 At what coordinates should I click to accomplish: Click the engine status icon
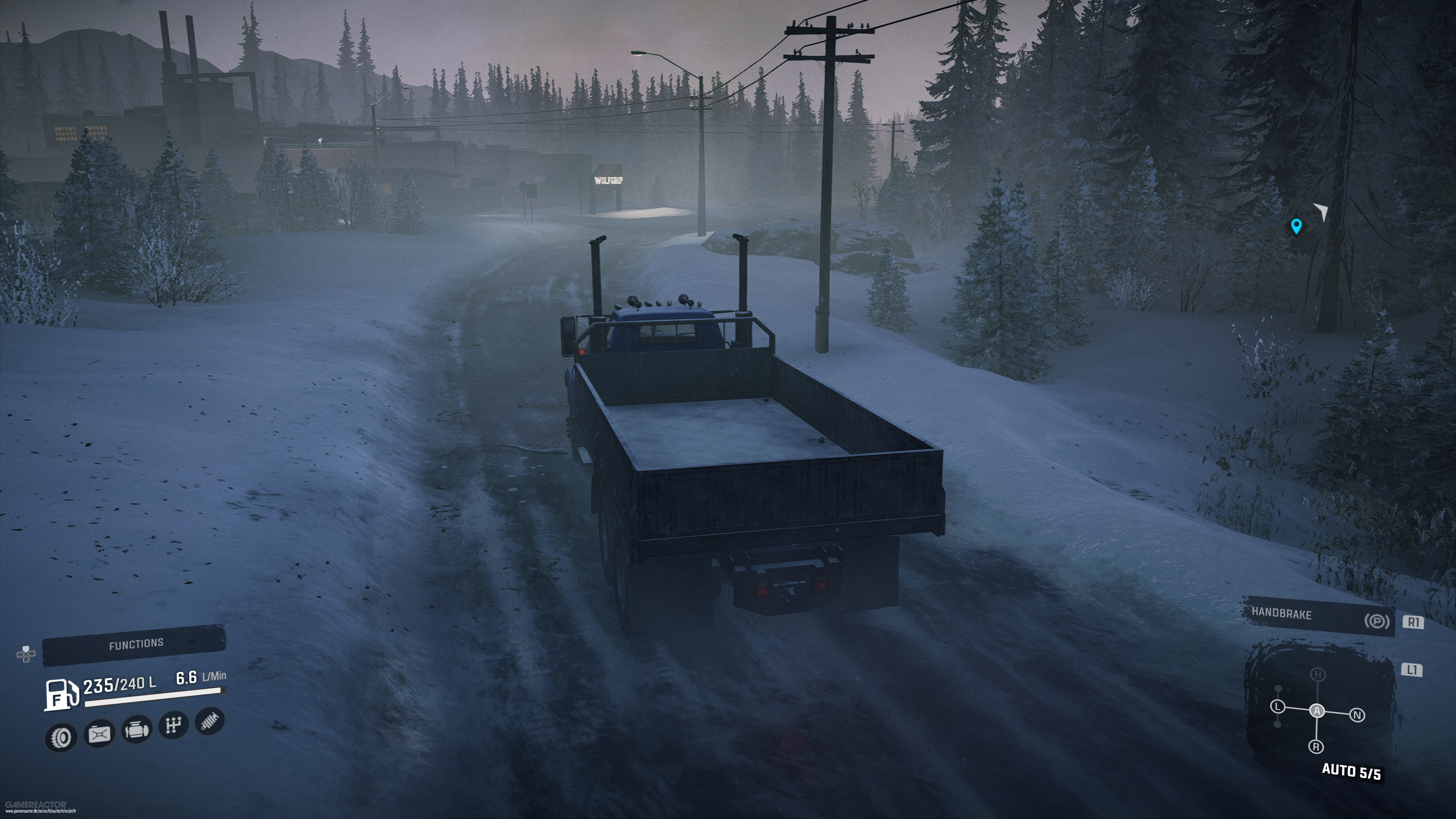136,730
